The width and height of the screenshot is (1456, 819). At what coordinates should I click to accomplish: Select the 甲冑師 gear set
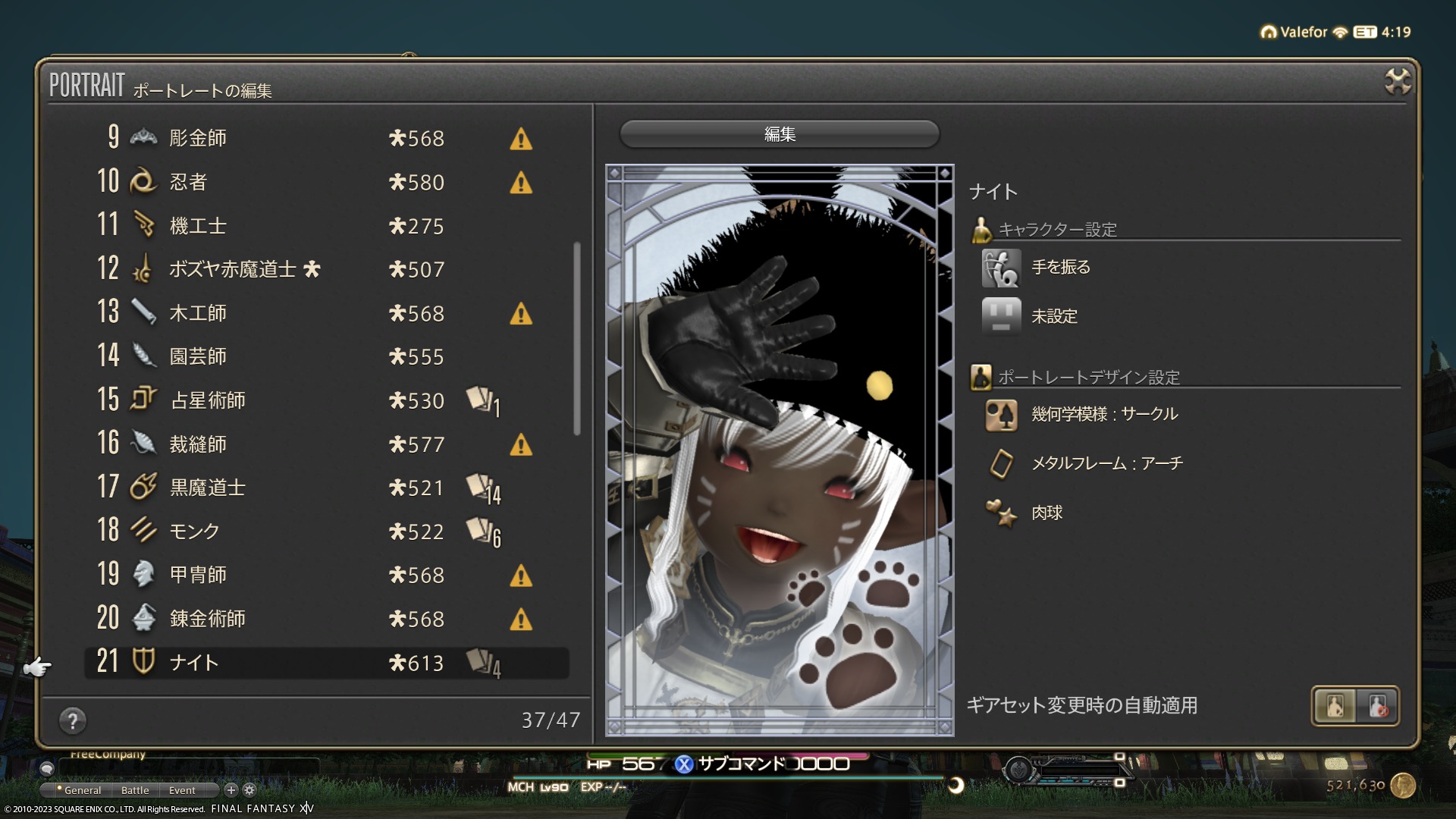[326, 575]
